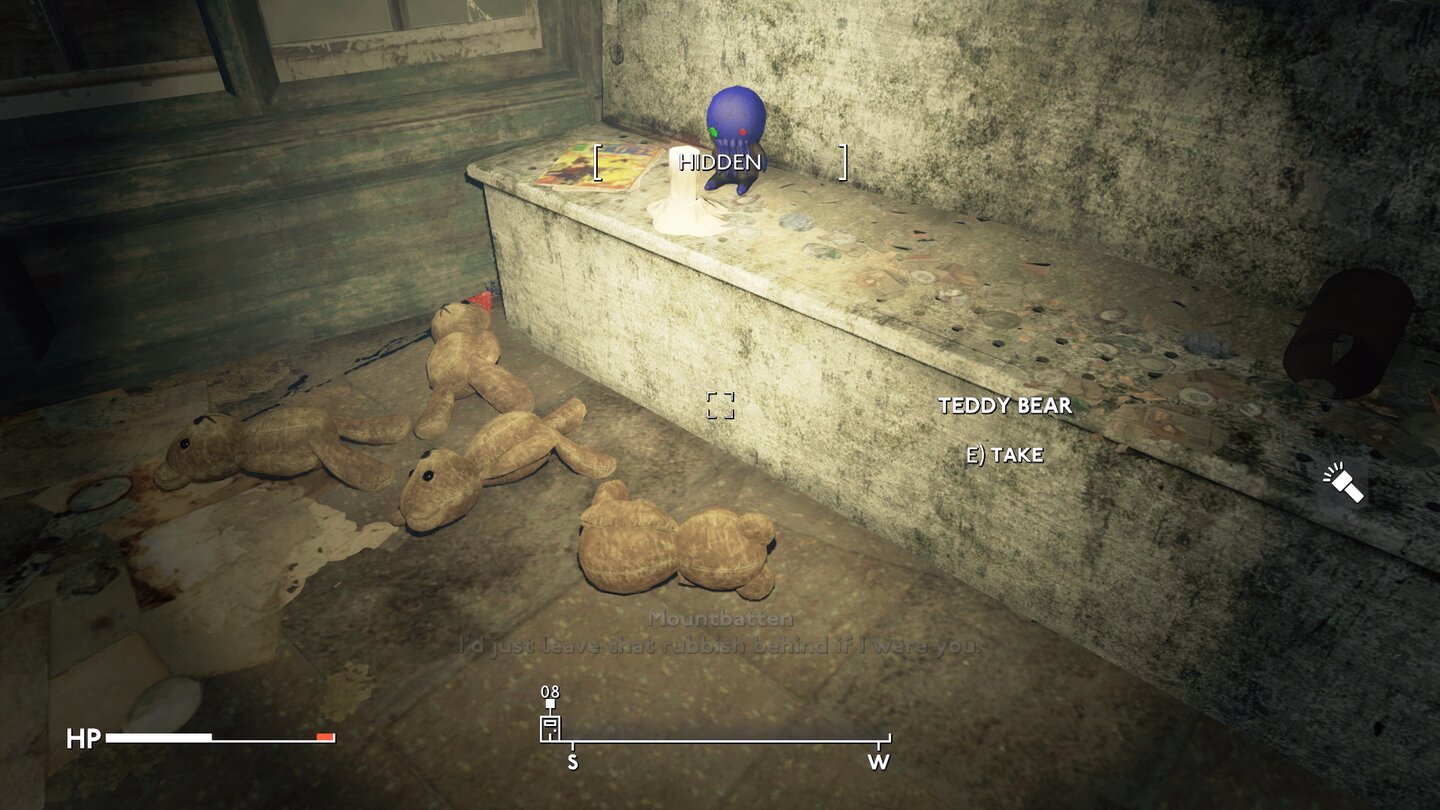This screenshot has width=1440, height=810.
Task: Click the S cardinal direction on the compass
Action: tap(571, 760)
